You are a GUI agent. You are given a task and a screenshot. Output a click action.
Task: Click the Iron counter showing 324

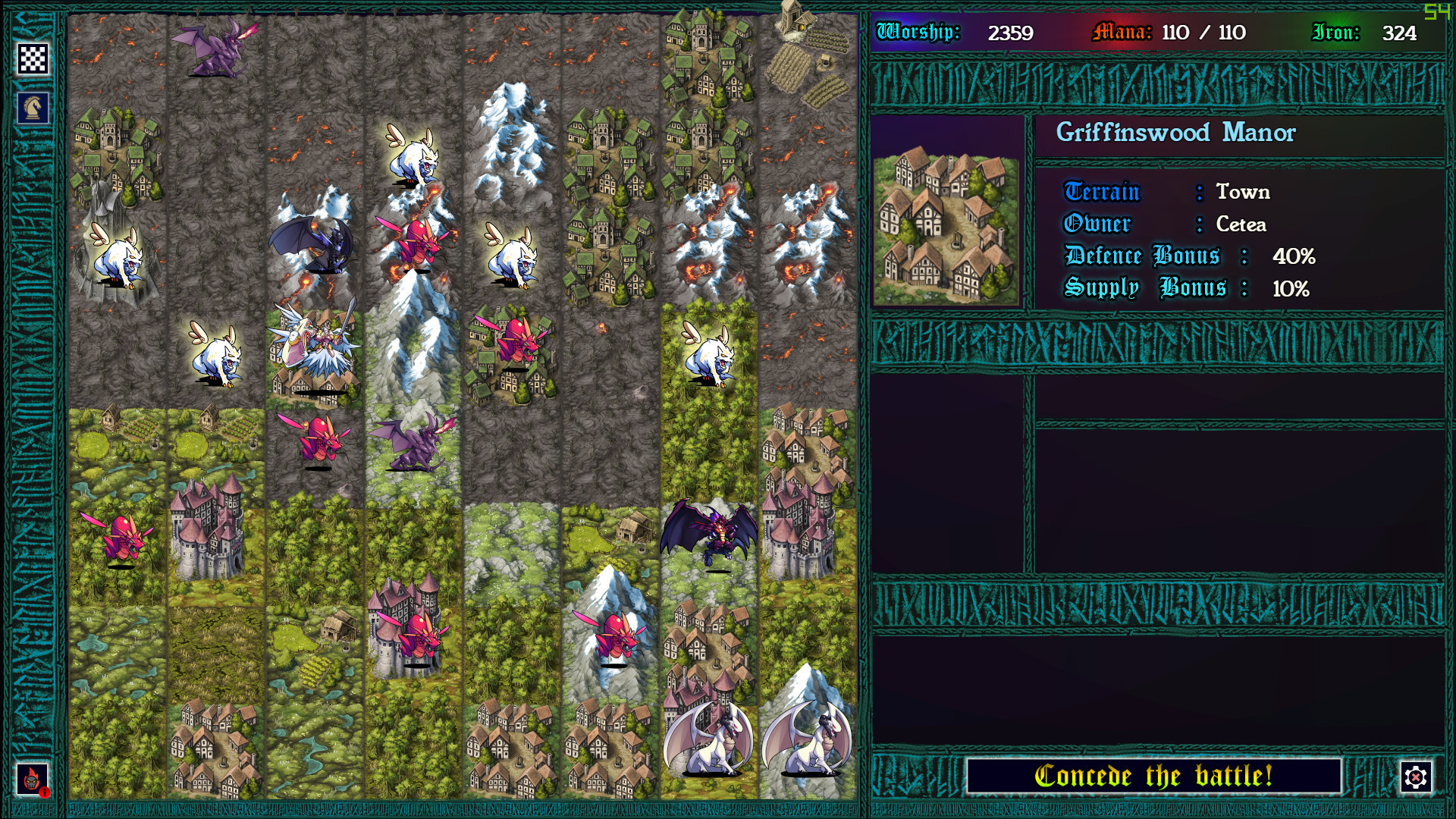coord(1399,33)
